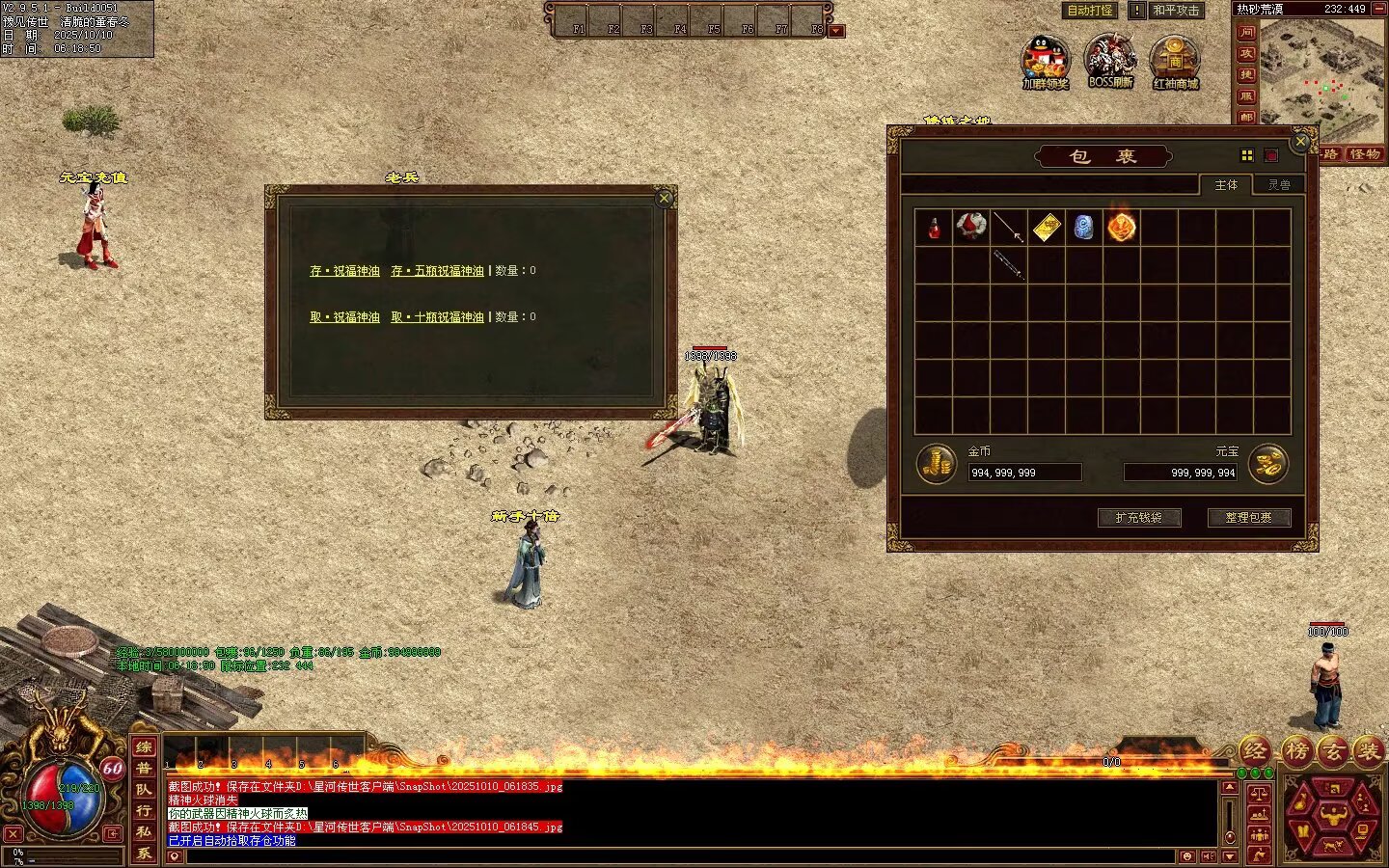Pick the flaming orange orb item
Viewport: 1389px width, 868px height.
[x=1121, y=228]
